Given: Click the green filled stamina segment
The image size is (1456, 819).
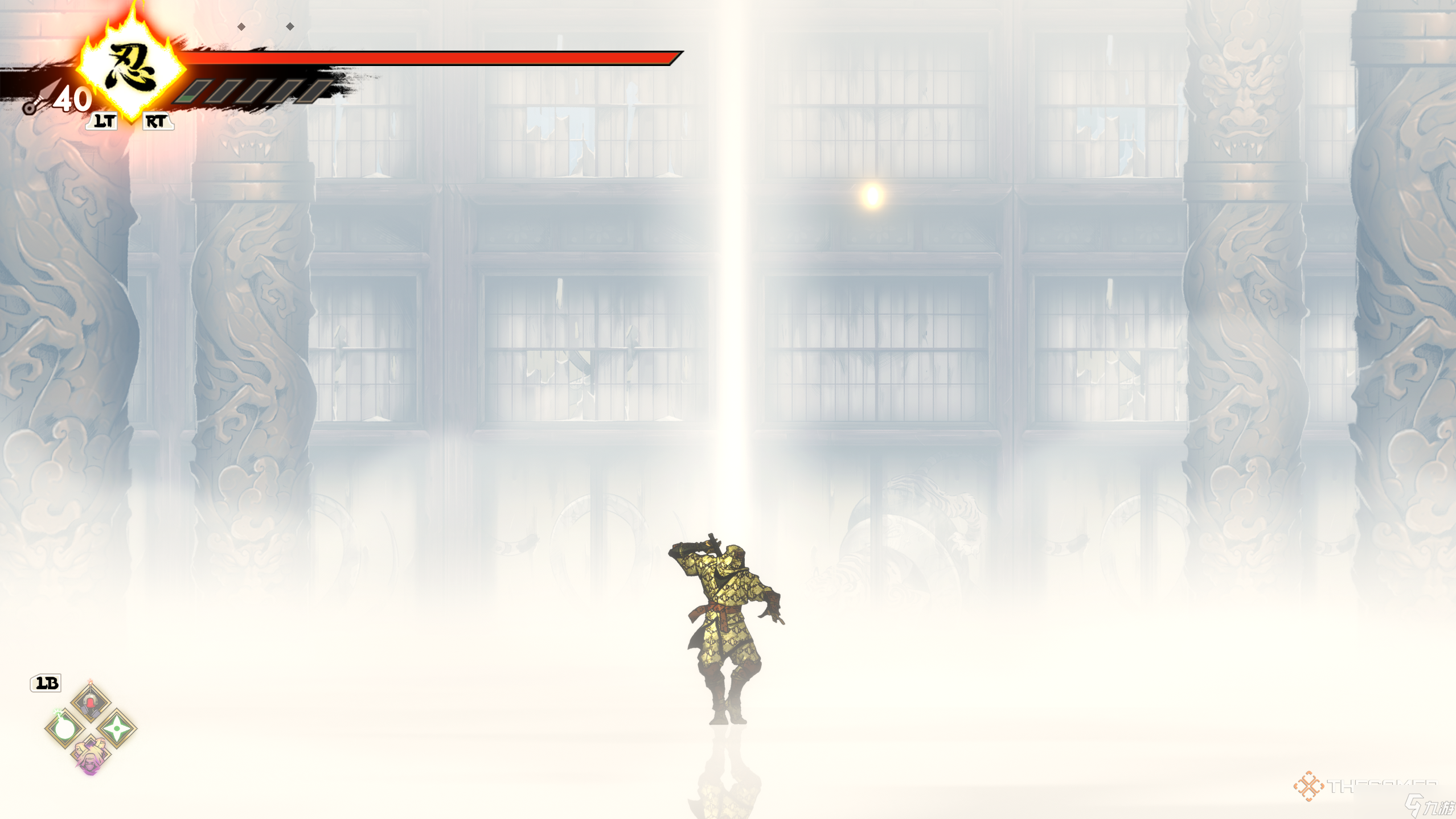Looking at the screenshot, I should pos(186,100).
